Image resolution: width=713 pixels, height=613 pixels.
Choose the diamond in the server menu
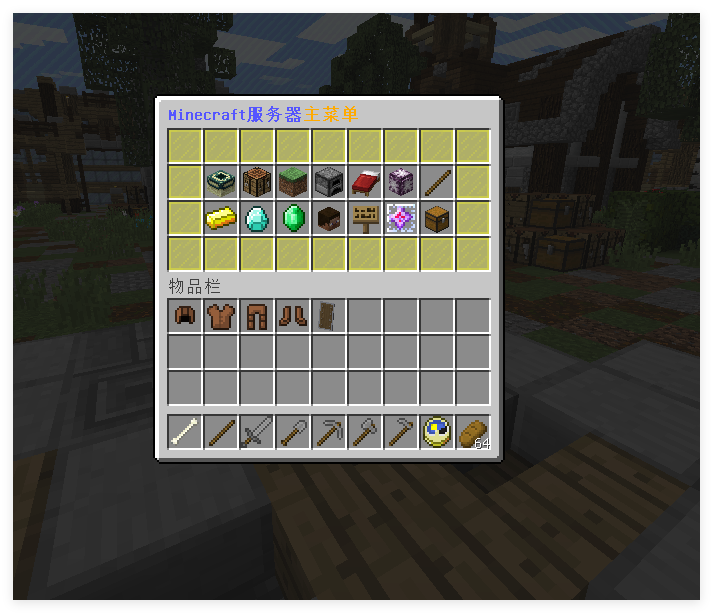[x=257, y=218]
